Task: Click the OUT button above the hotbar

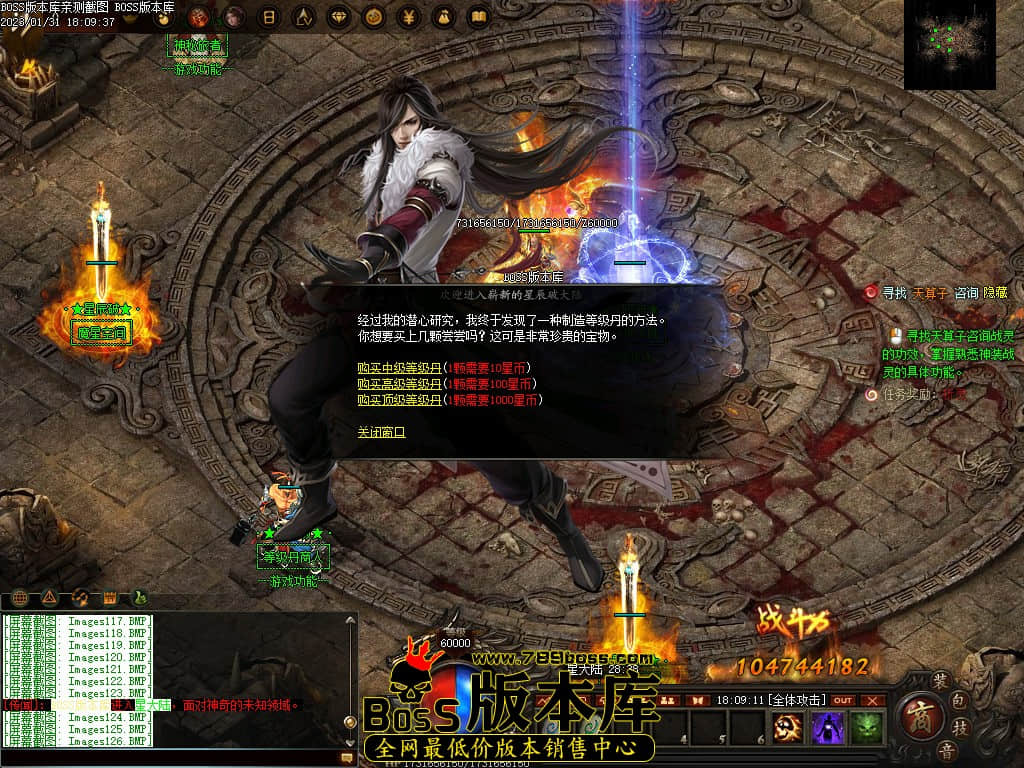Action: pos(843,700)
